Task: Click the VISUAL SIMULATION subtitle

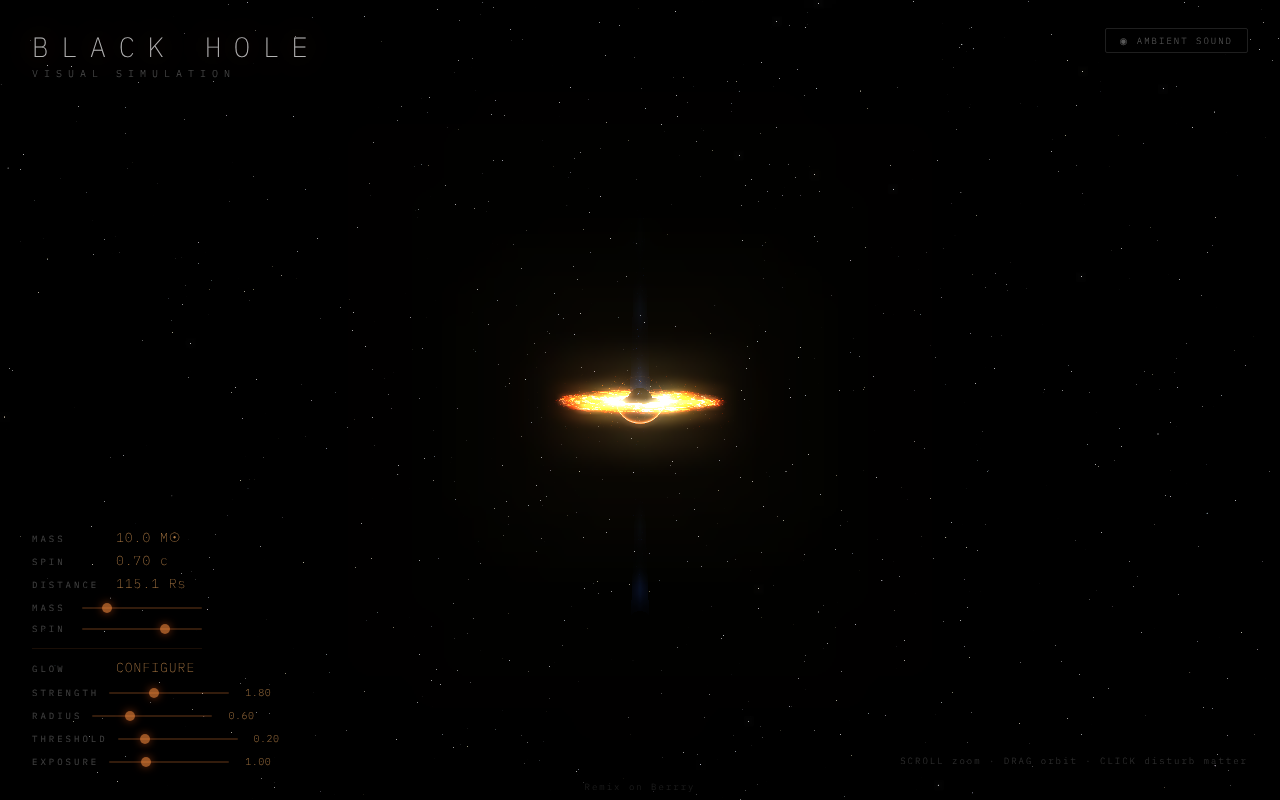Action: pos(133,72)
